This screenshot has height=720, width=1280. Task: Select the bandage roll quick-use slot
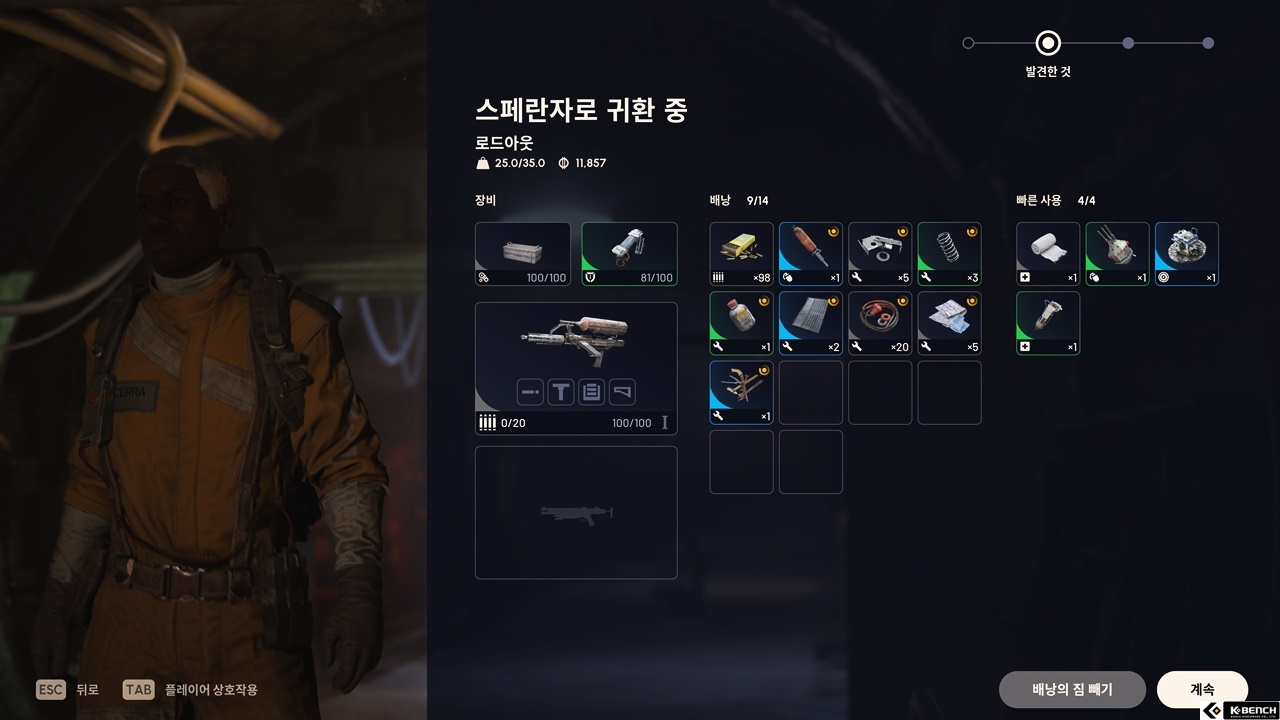tap(1048, 254)
